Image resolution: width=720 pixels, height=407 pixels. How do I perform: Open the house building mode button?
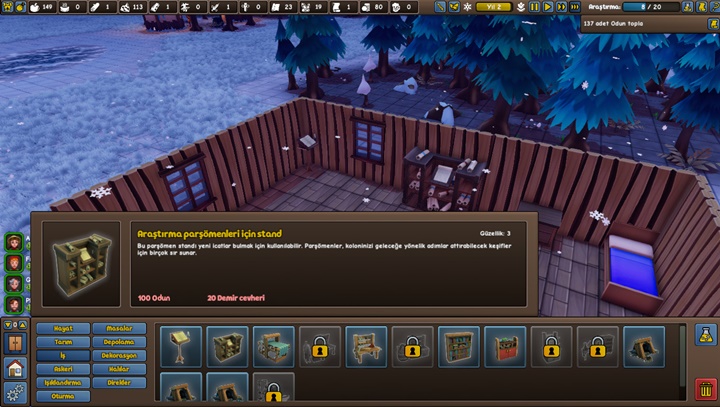coord(15,368)
